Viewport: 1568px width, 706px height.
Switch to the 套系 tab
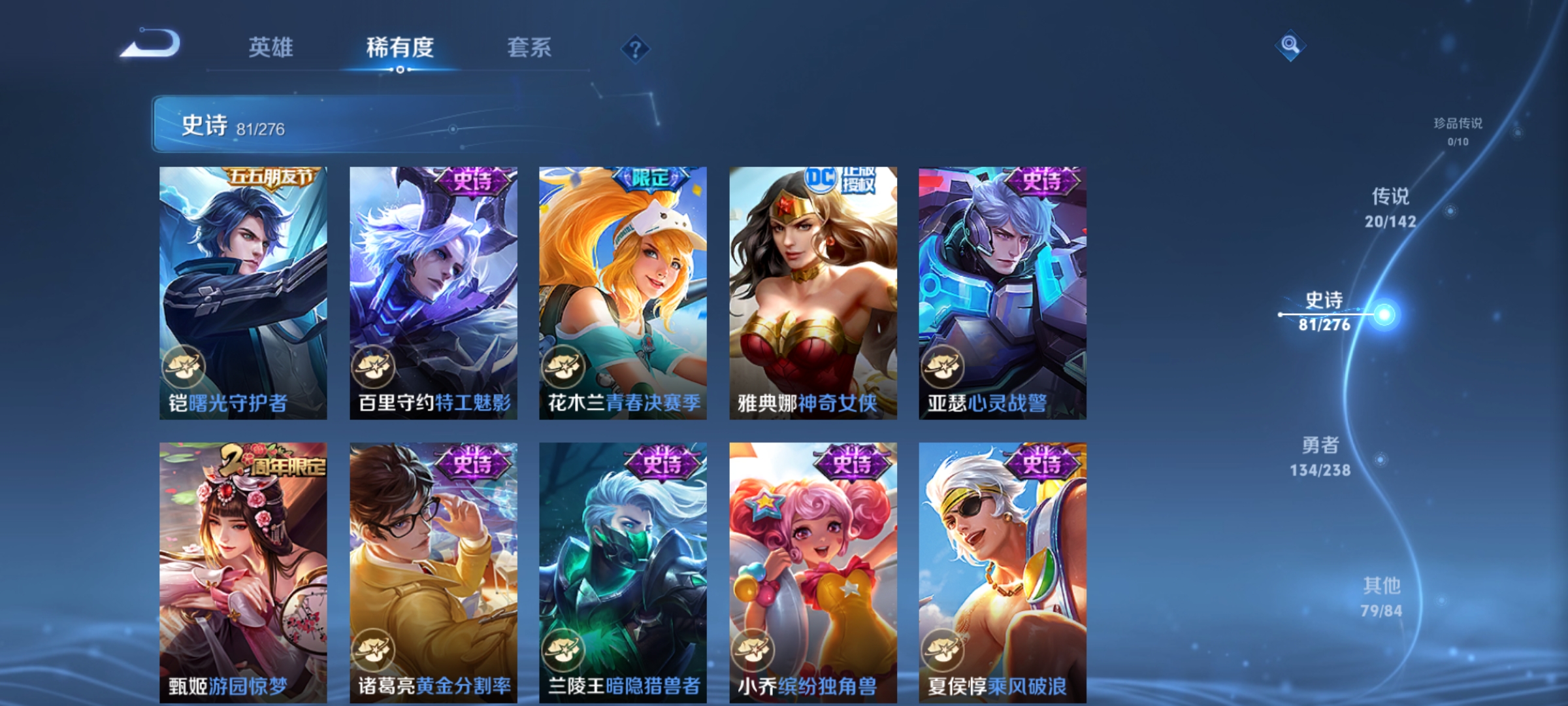[x=529, y=47]
